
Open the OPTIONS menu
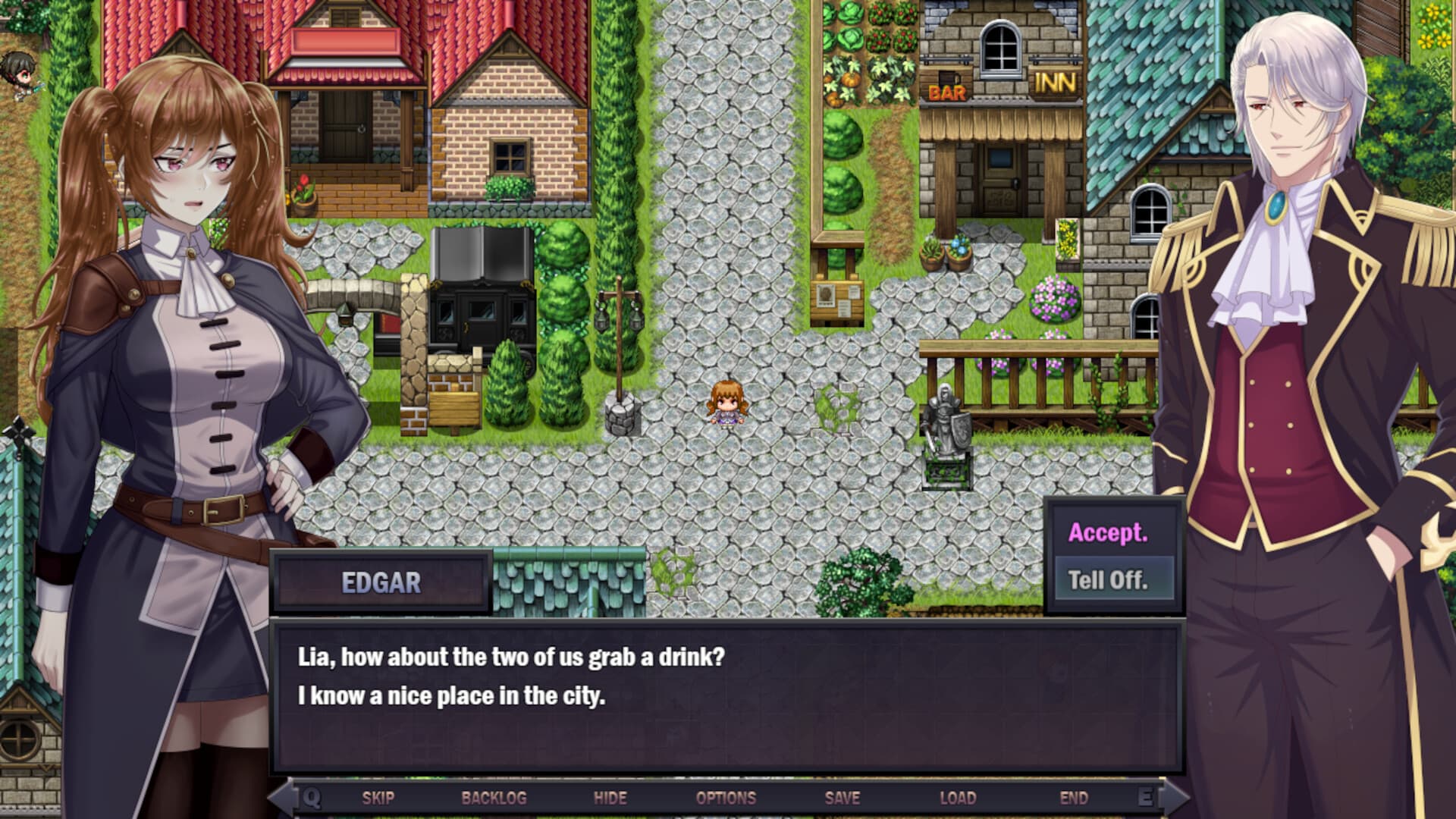pos(726,798)
